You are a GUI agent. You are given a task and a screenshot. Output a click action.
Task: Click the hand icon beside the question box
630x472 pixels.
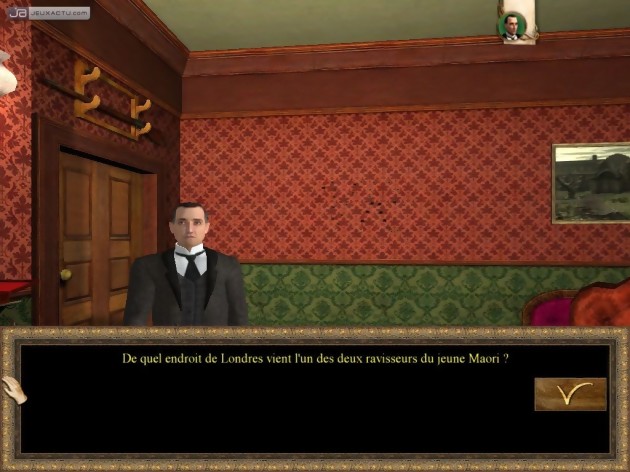pos(13,391)
